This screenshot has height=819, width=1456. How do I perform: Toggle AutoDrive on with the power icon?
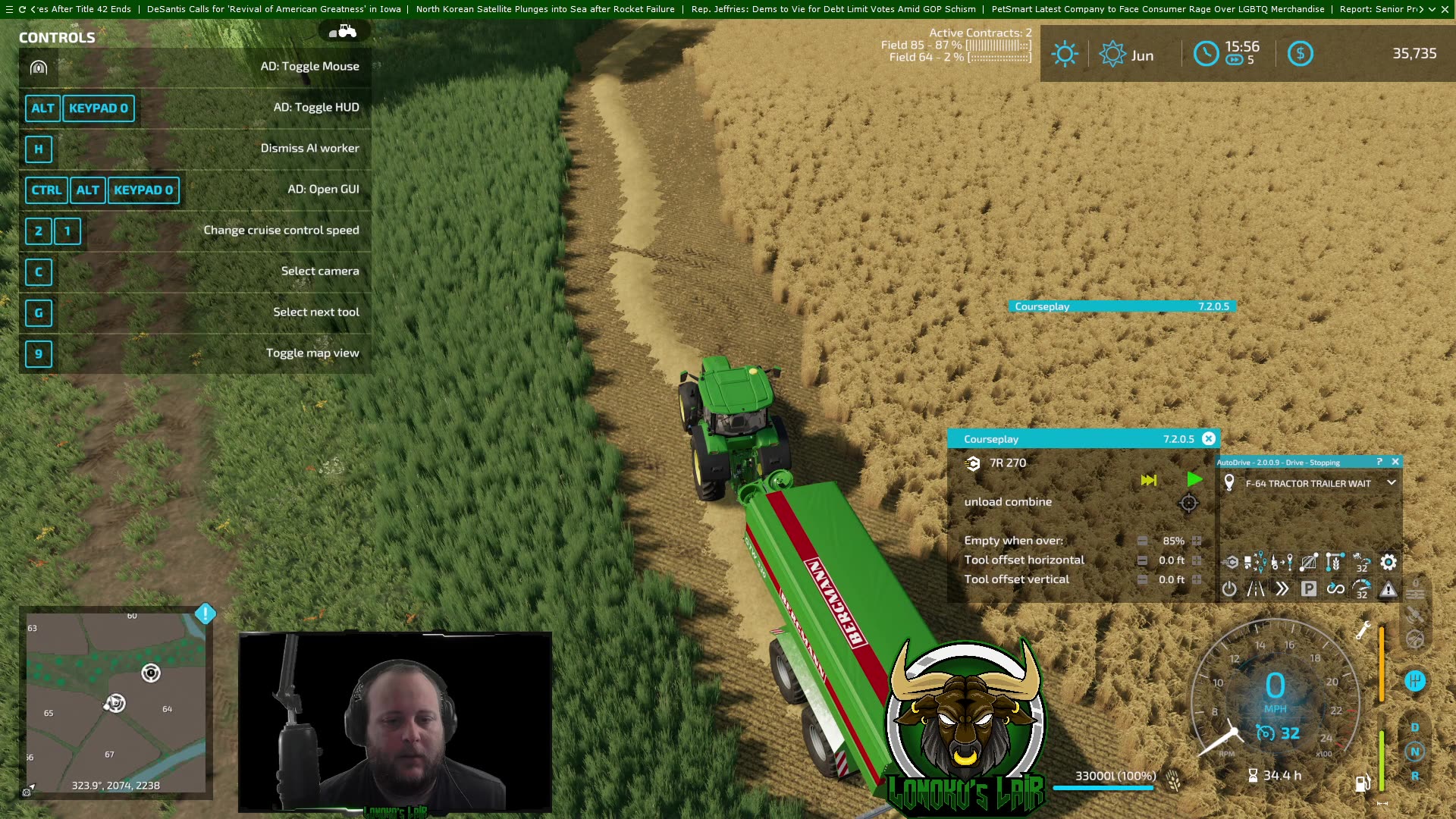1228,588
